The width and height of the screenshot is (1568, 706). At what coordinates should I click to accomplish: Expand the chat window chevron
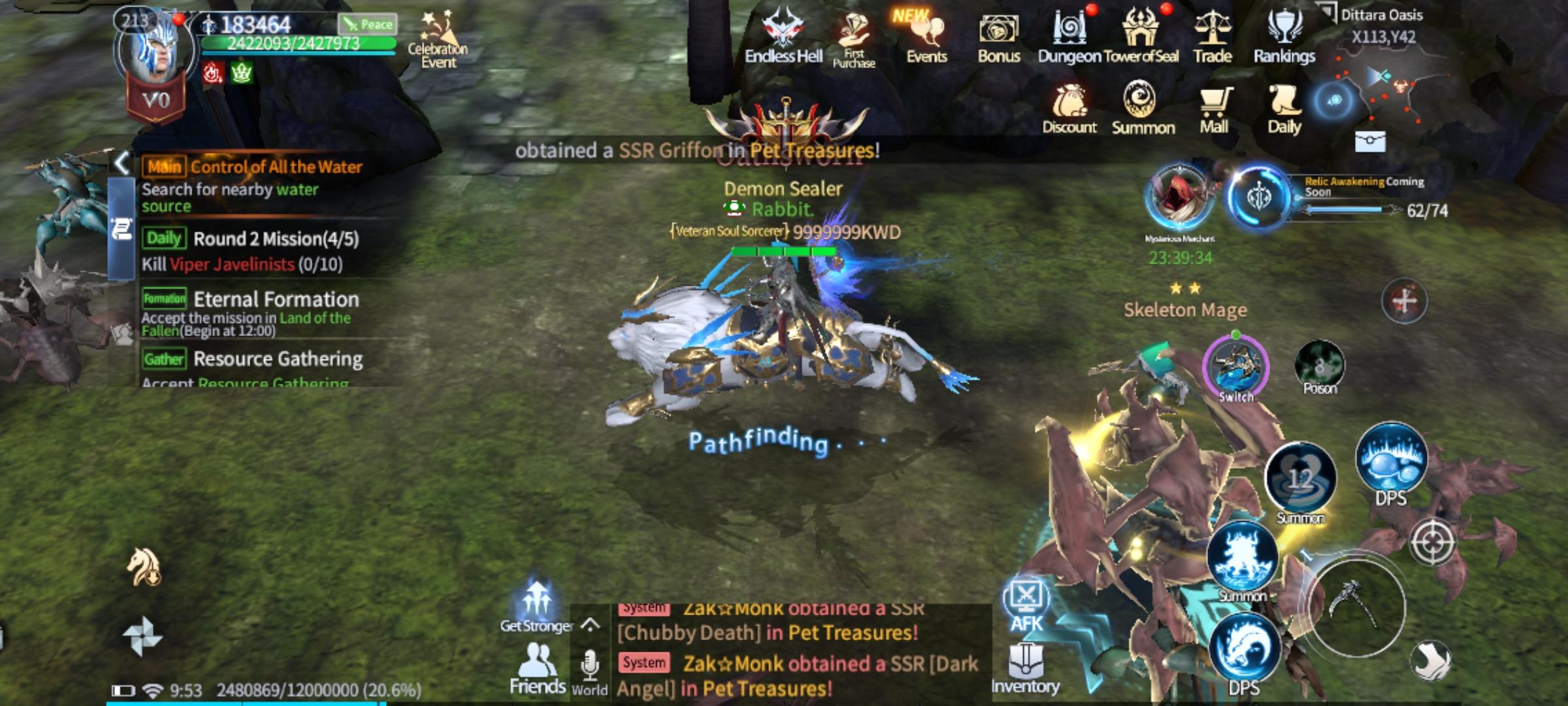click(x=589, y=624)
